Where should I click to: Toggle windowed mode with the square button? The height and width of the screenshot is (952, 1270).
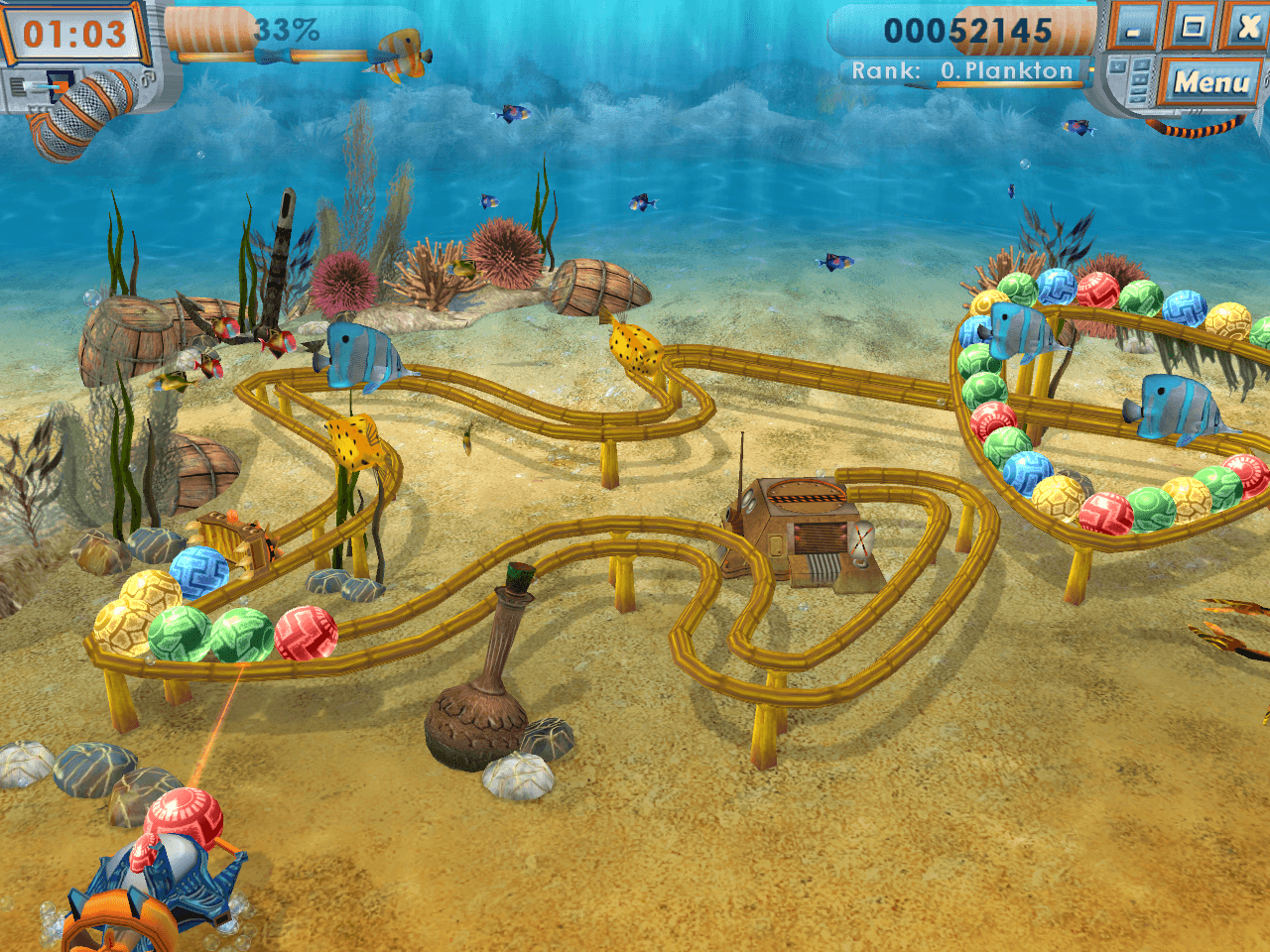click(1192, 27)
